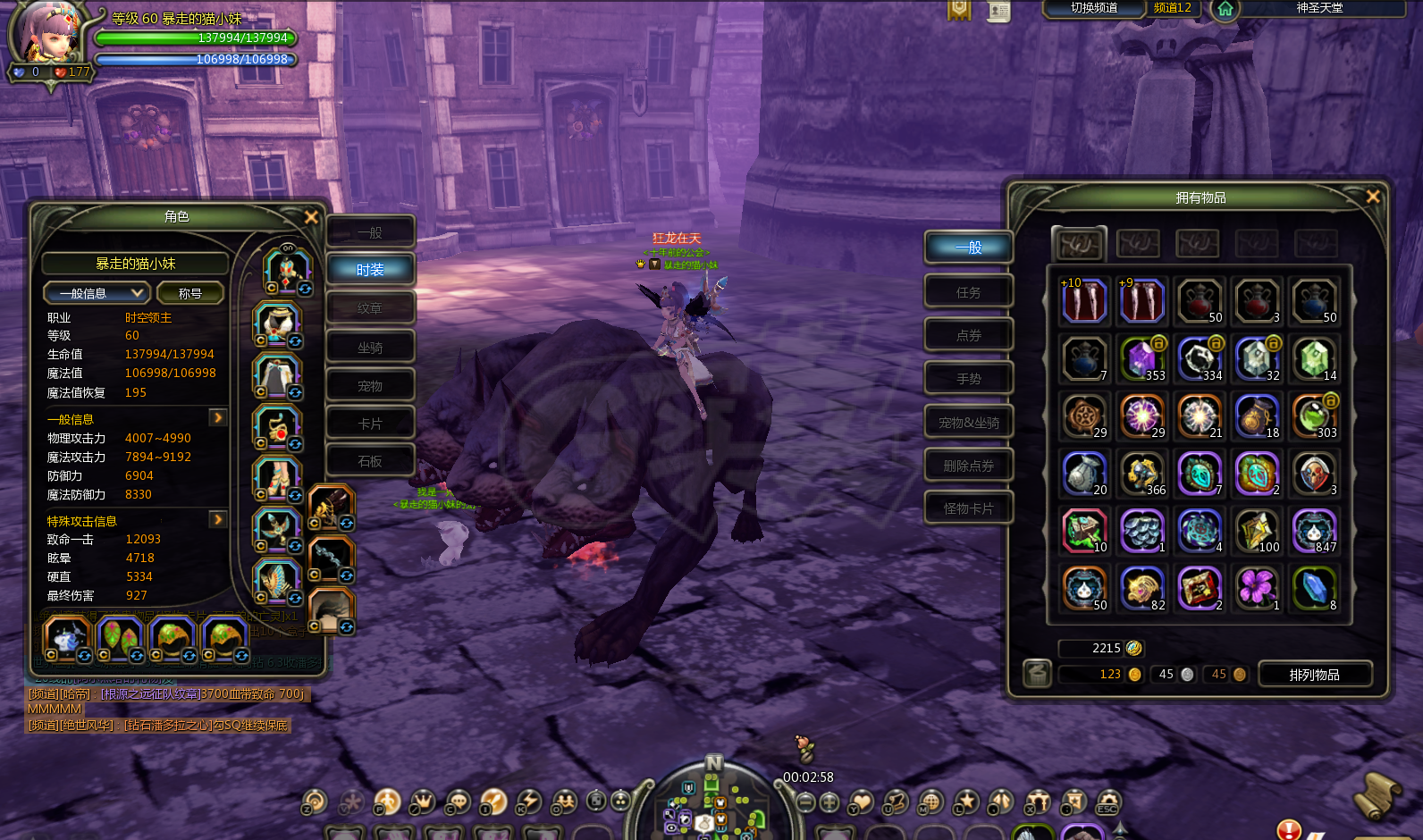Close the 角色 character window
Screen dimensions: 1423x840
coord(311,217)
